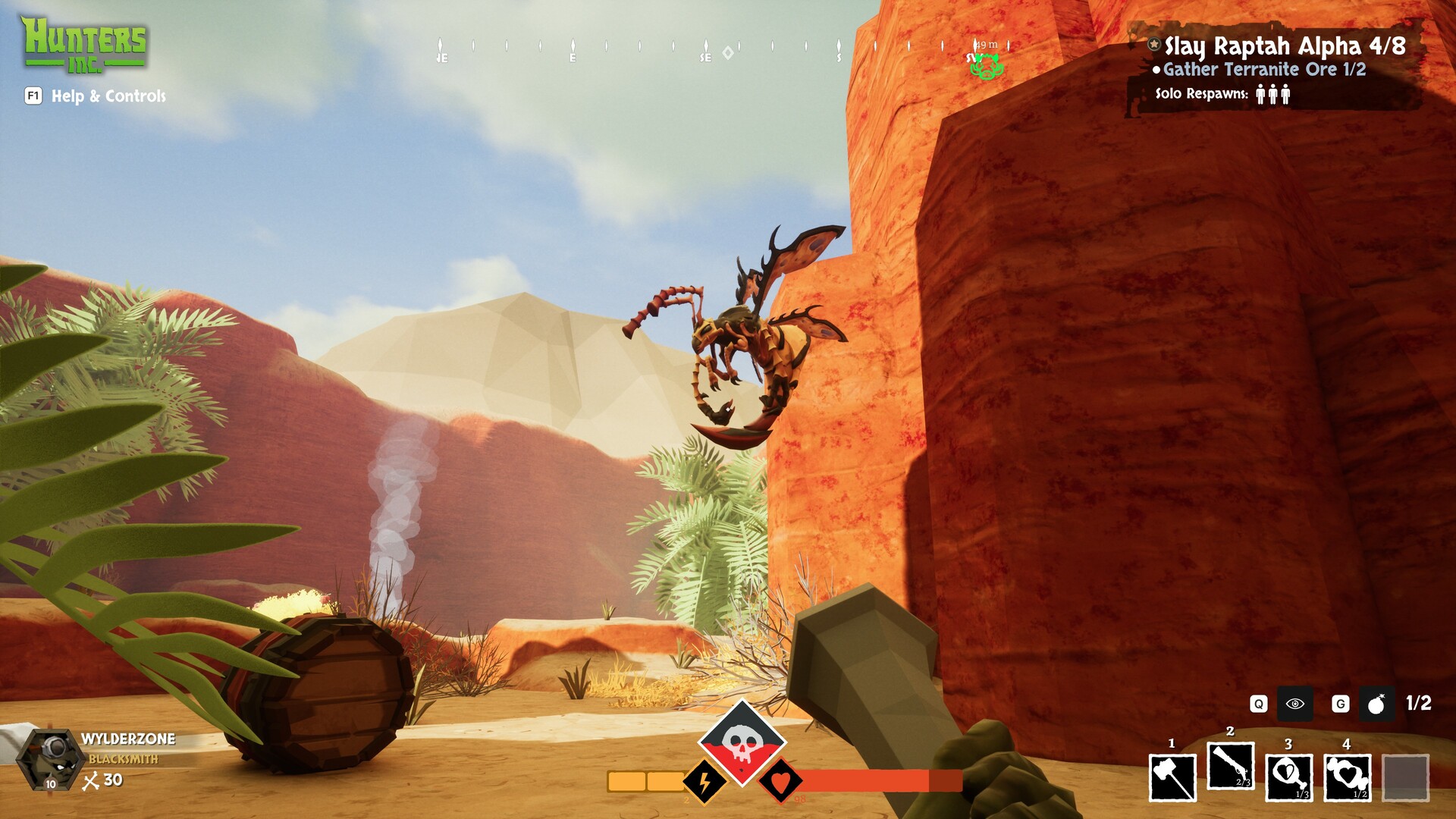Toggle the Gather Terranite Ore objective bullet
This screenshot has height=819, width=1456.
1156,68
